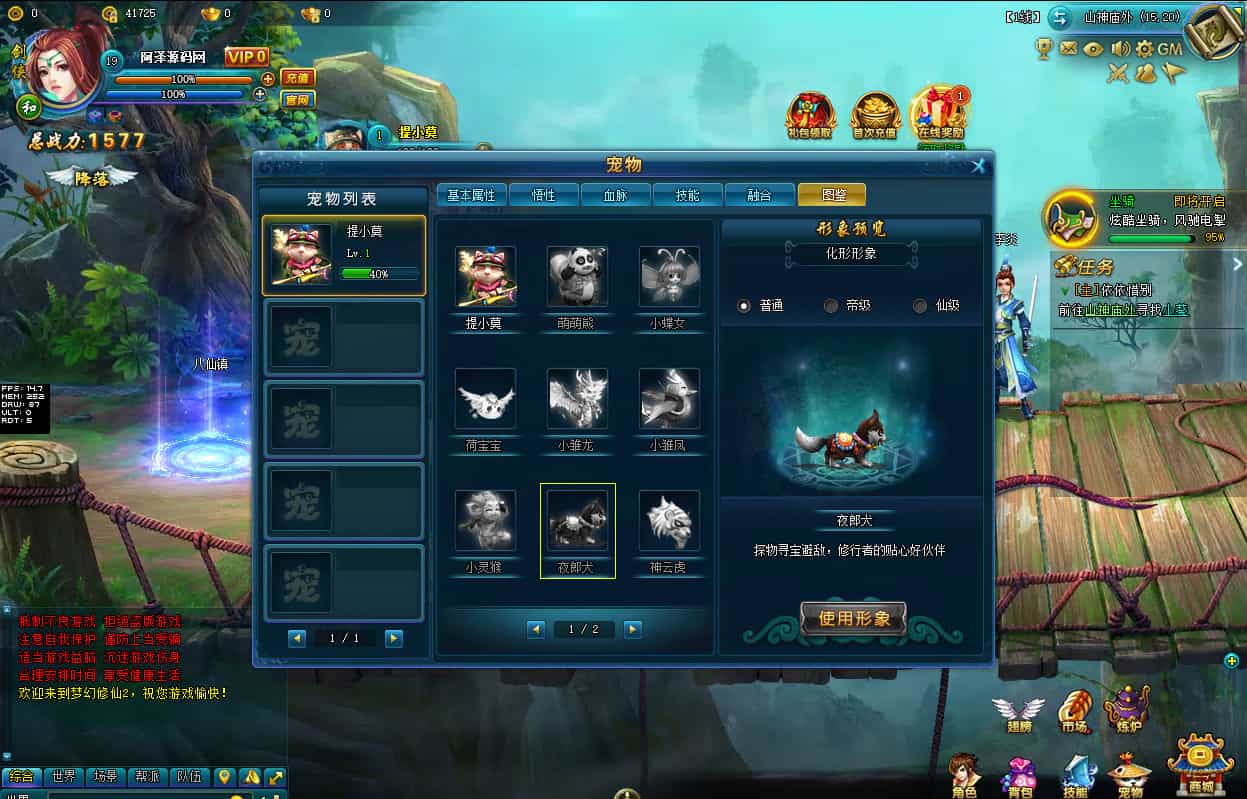1247x799 pixels.
Task: Switch to the 血脉 tab
Action: [615, 195]
